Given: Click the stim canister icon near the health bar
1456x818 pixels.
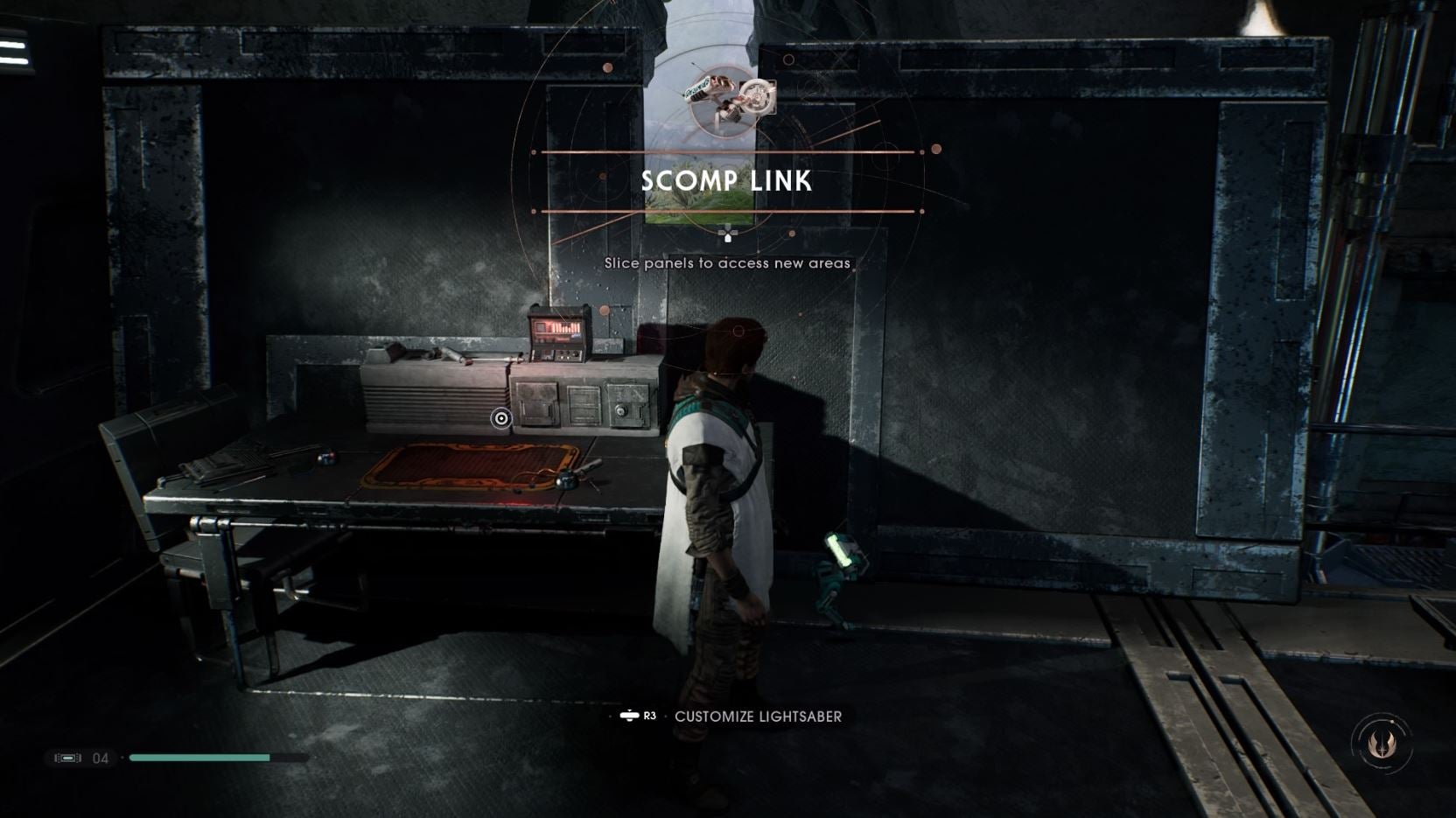Looking at the screenshot, I should (68, 758).
